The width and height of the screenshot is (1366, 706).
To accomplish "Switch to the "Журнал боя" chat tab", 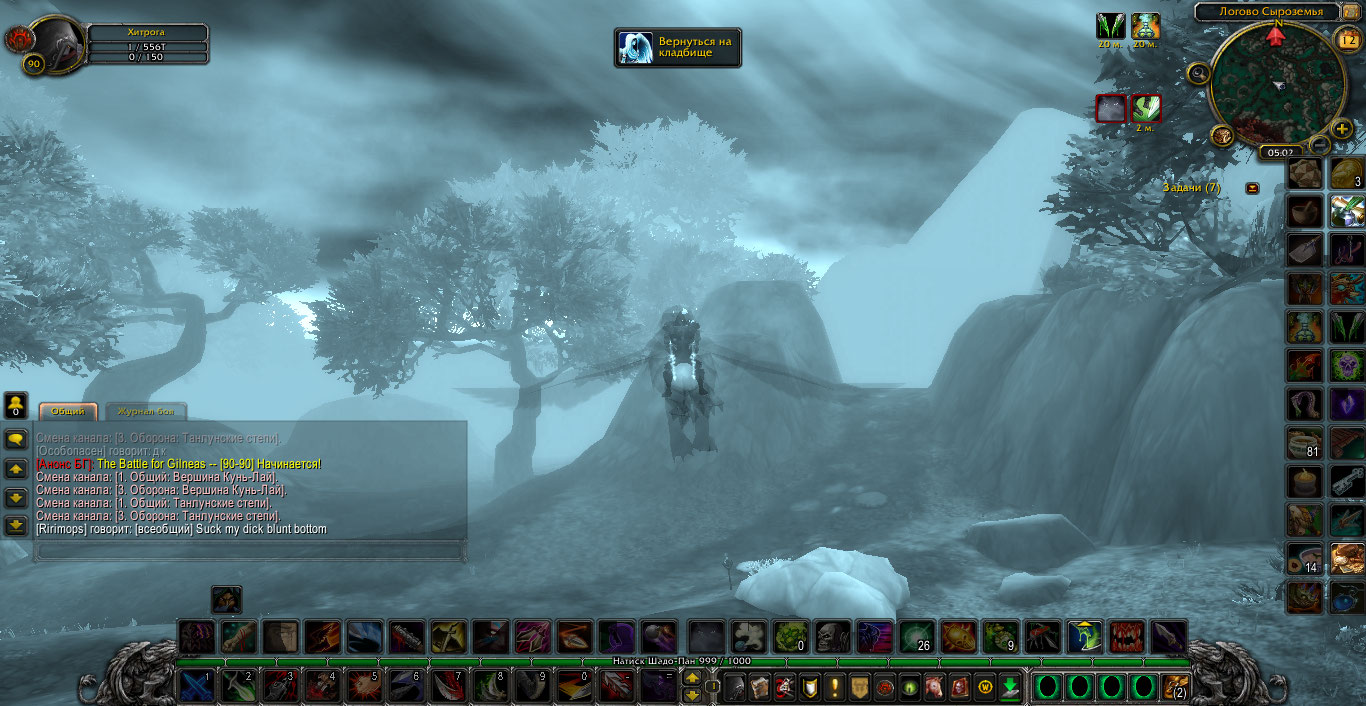I will pyautogui.click(x=146, y=412).
